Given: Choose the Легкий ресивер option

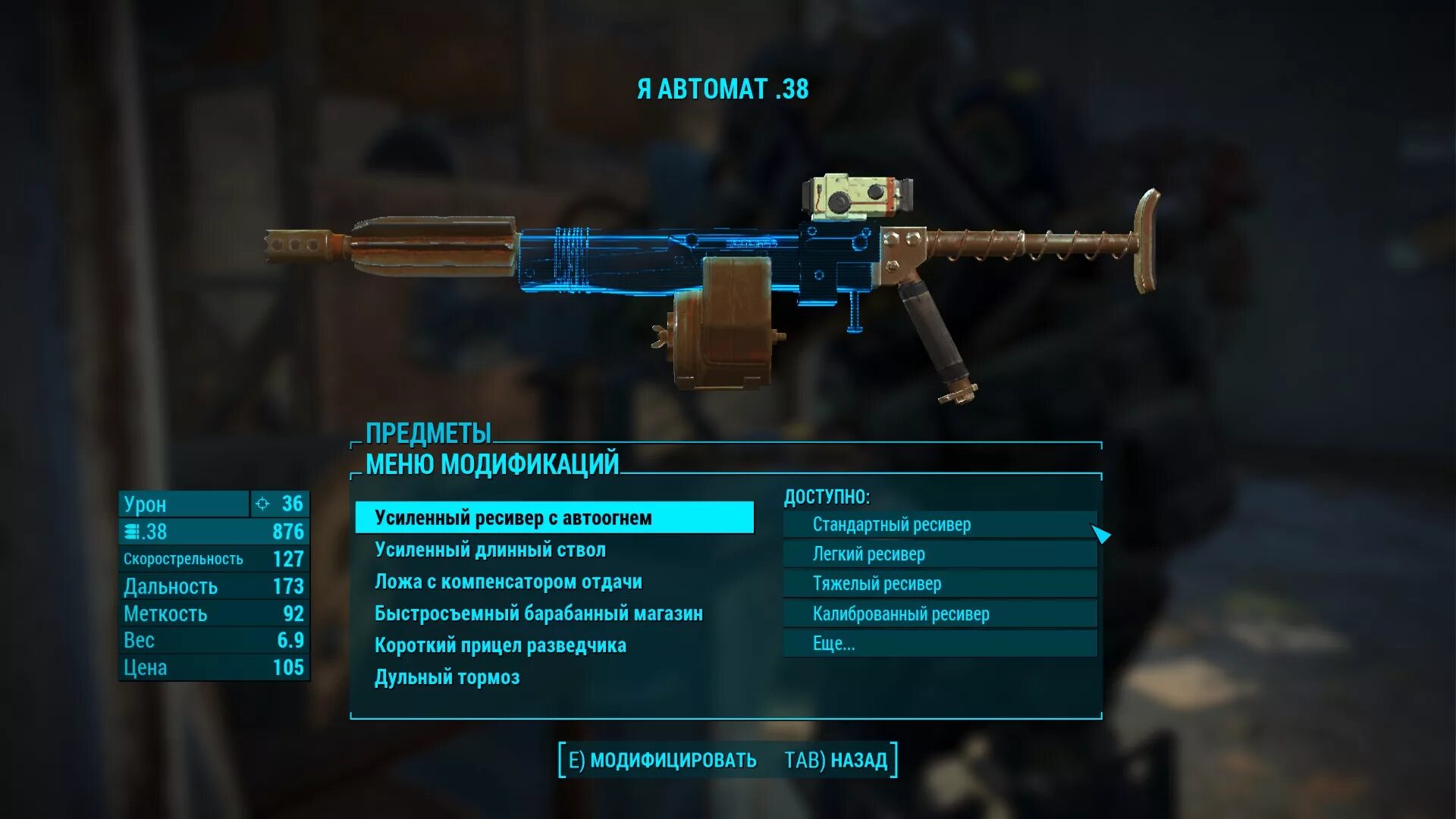Looking at the screenshot, I should coord(939,554).
